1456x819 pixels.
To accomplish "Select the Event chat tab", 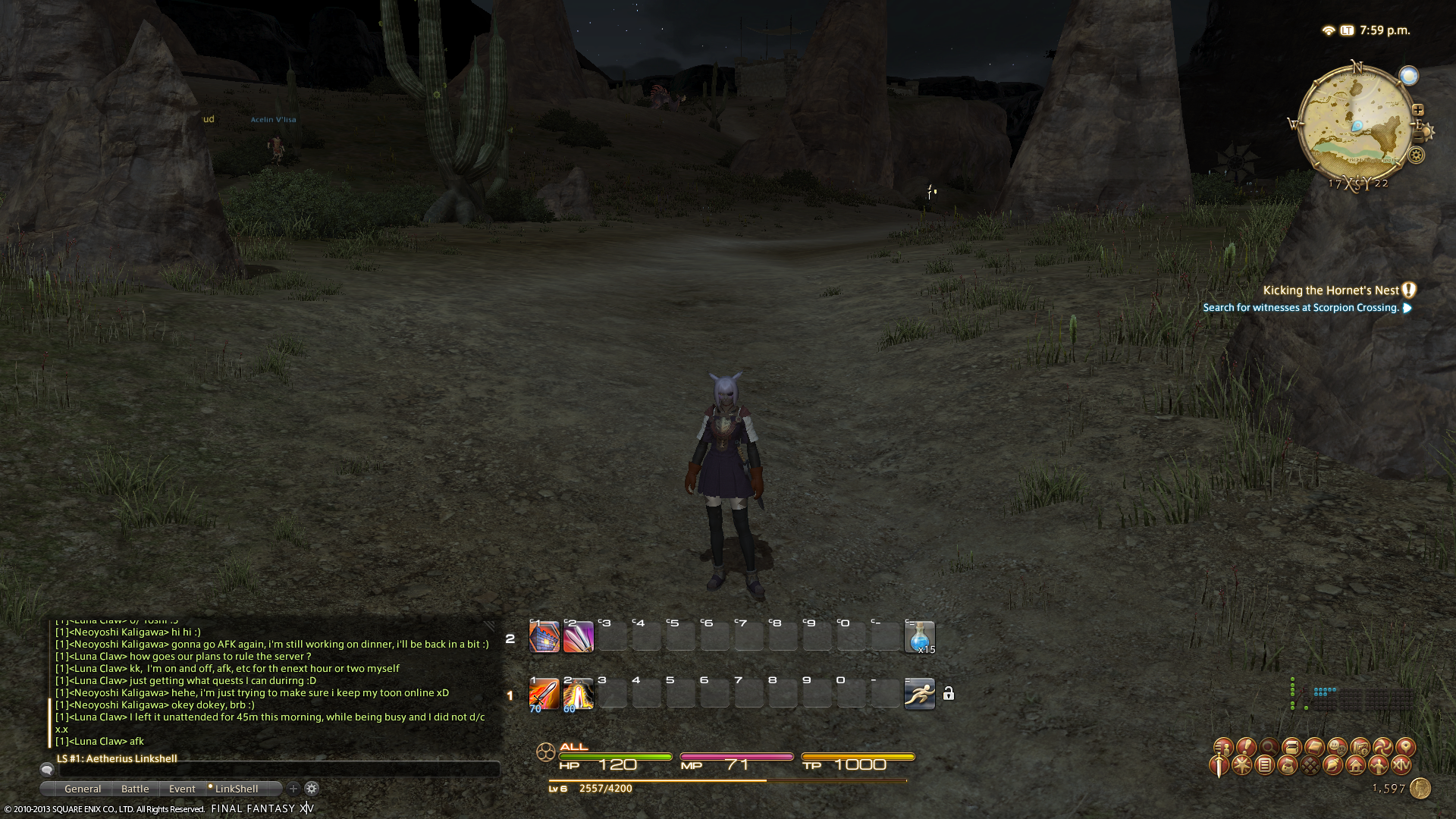I will 182,789.
